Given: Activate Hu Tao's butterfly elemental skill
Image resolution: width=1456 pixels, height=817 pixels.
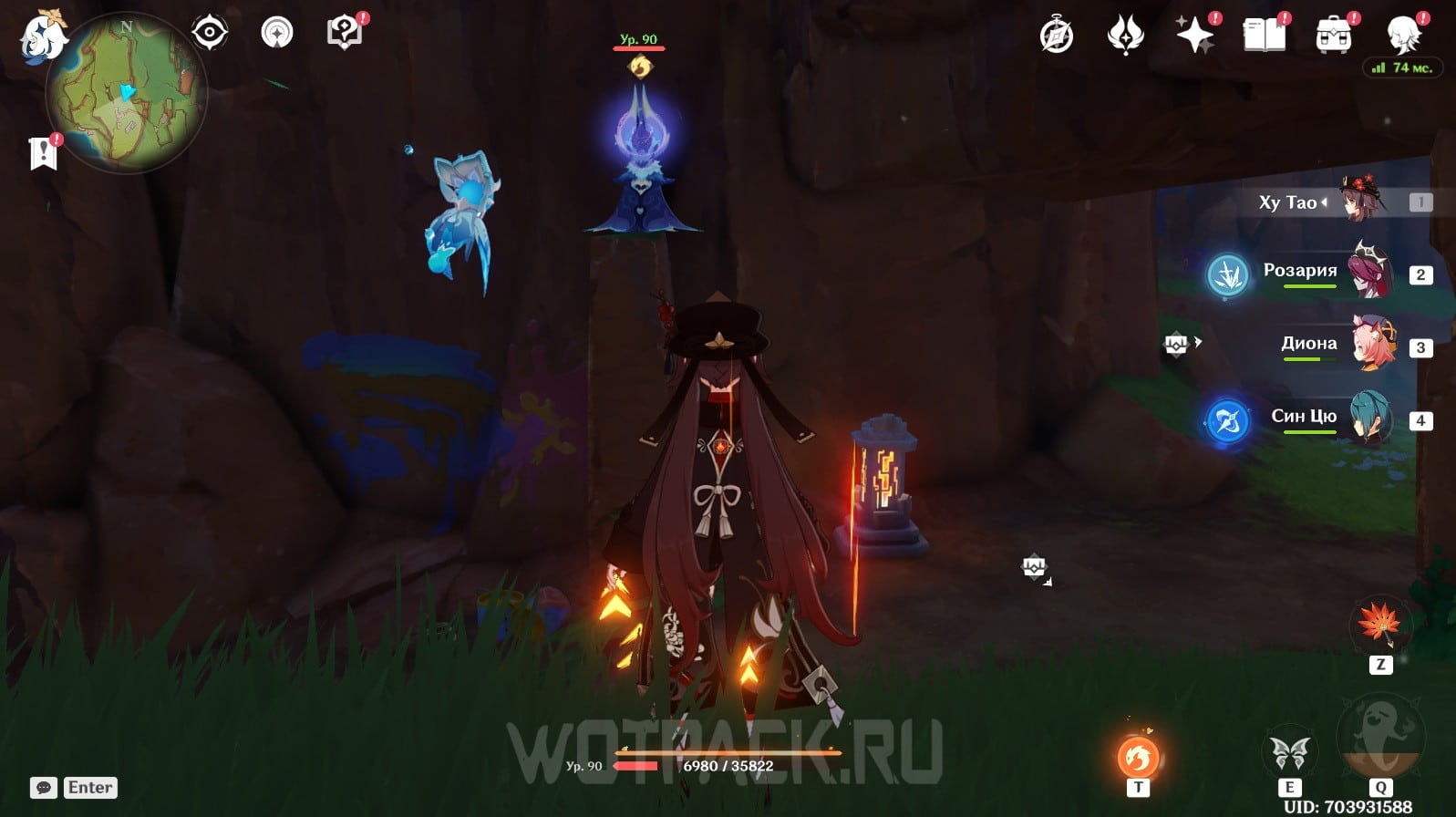Looking at the screenshot, I should pyautogui.click(x=1289, y=754).
